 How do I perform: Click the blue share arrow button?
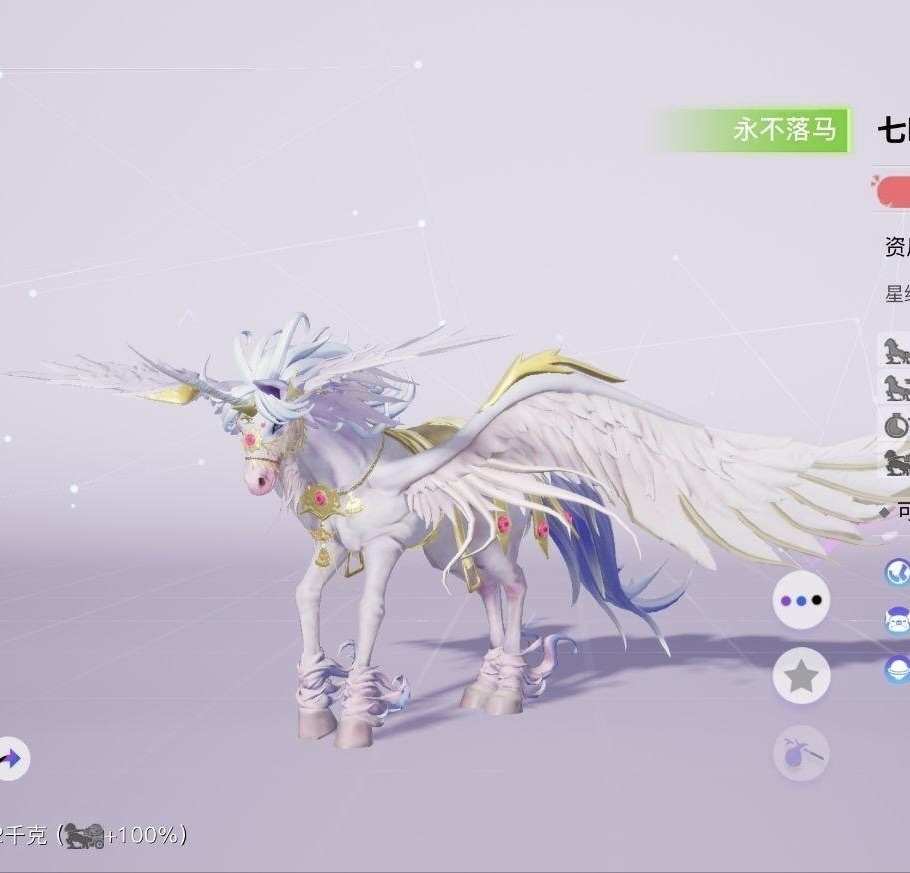(x=11, y=759)
